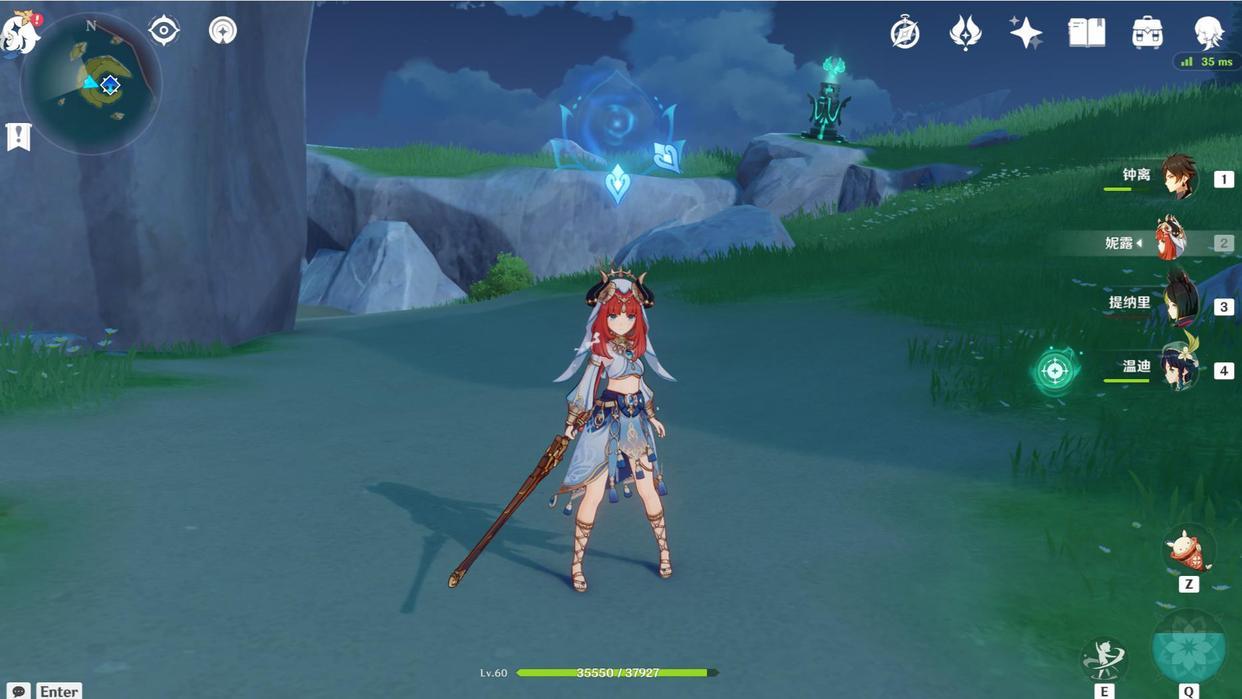
Task: Open the circular minimap
Action: pos(92,84)
